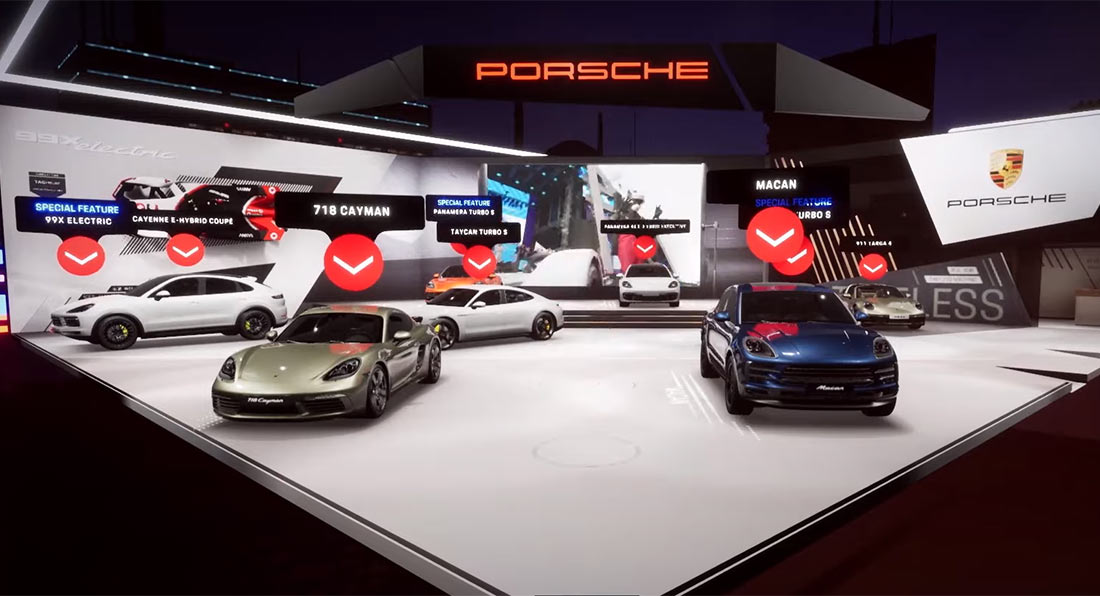Image resolution: width=1100 pixels, height=596 pixels.
Task: Open the 911 Targa 4 chevron marker
Action: point(873,265)
